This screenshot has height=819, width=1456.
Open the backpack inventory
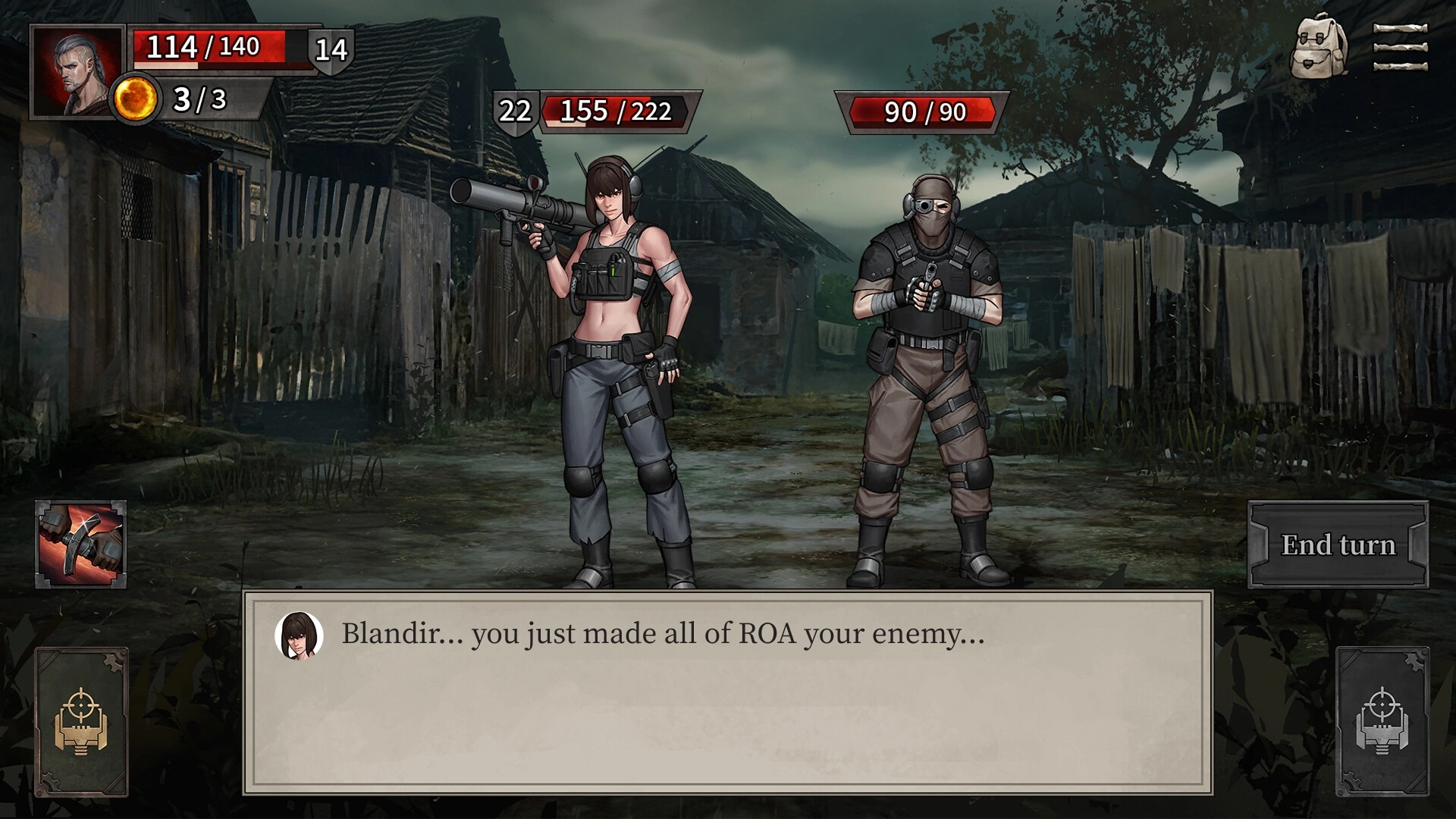click(x=1320, y=47)
